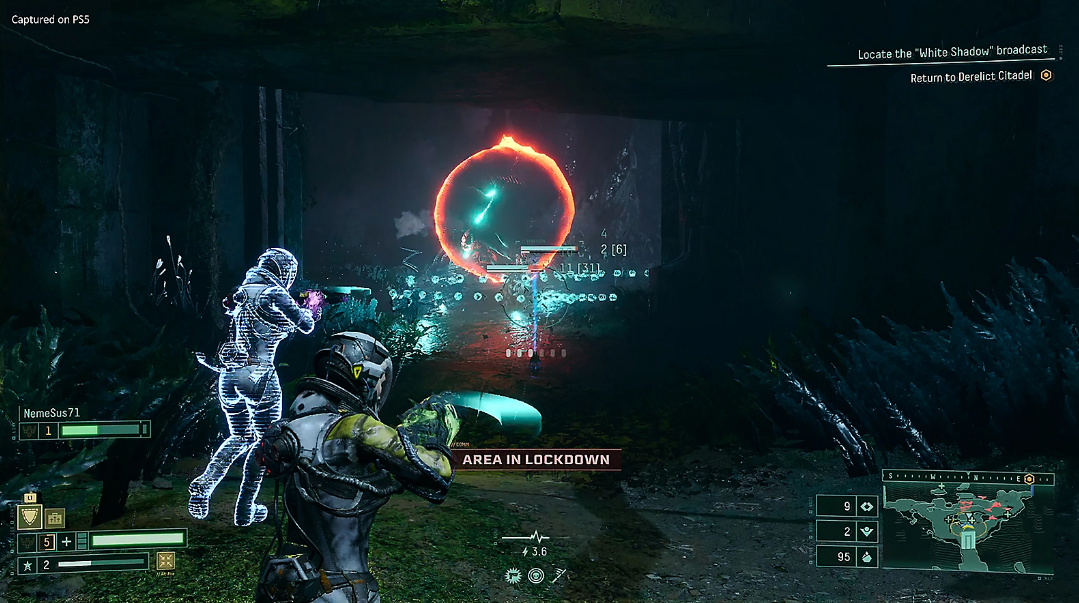Open the minimap in the corner

pyautogui.click(x=967, y=530)
